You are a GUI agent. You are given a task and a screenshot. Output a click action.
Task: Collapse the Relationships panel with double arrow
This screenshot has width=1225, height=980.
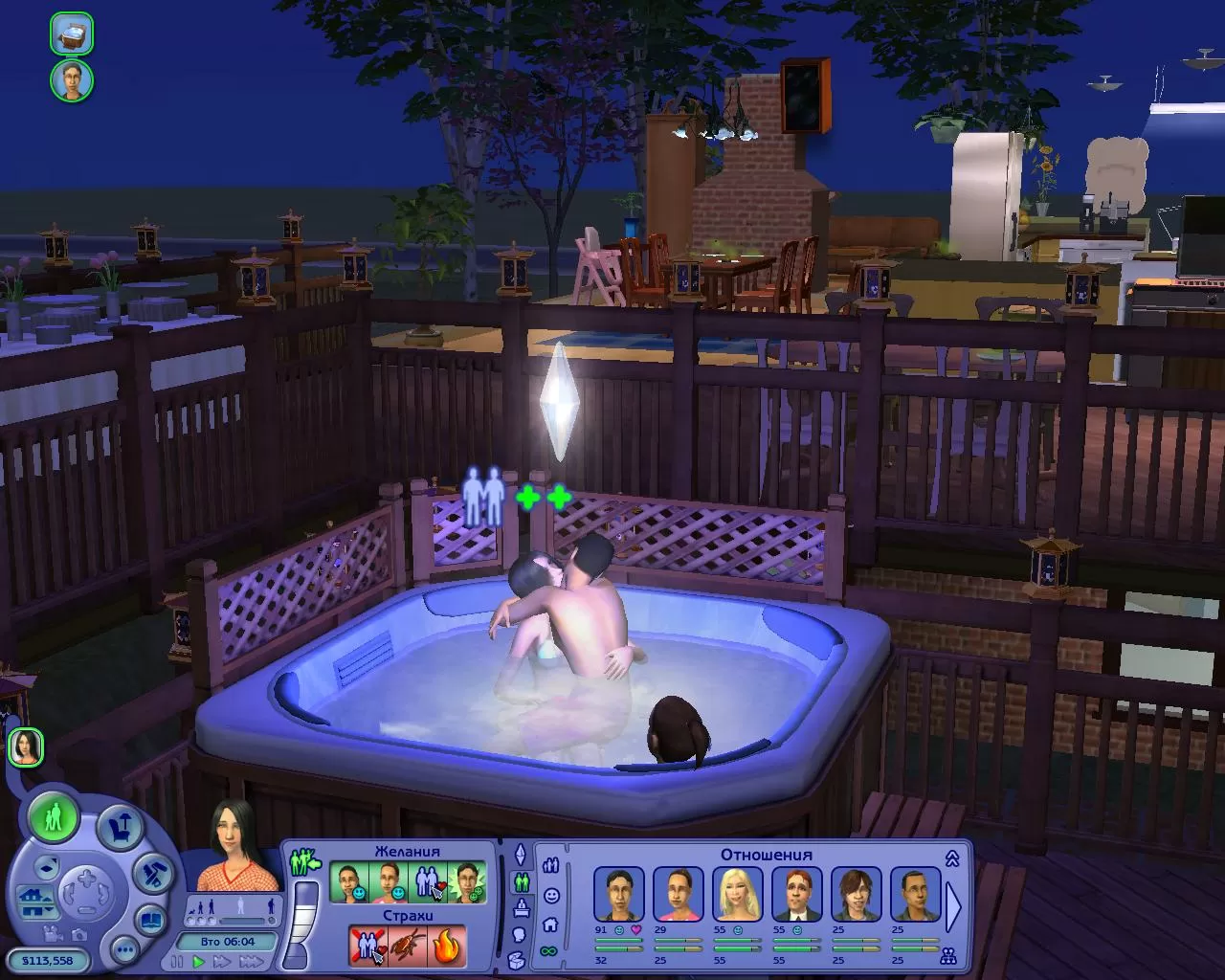click(951, 858)
